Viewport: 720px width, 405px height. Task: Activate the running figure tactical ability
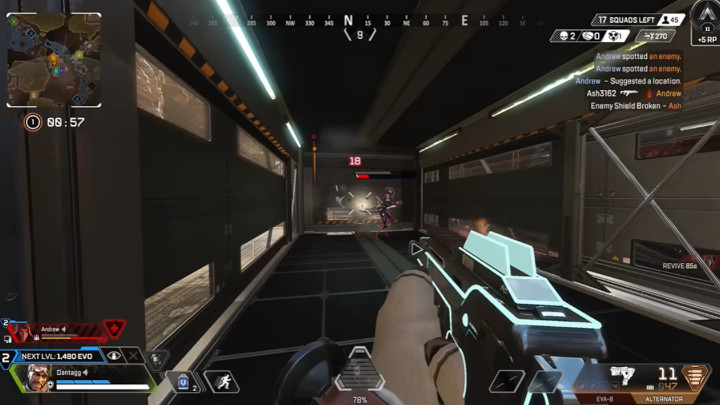point(221,381)
